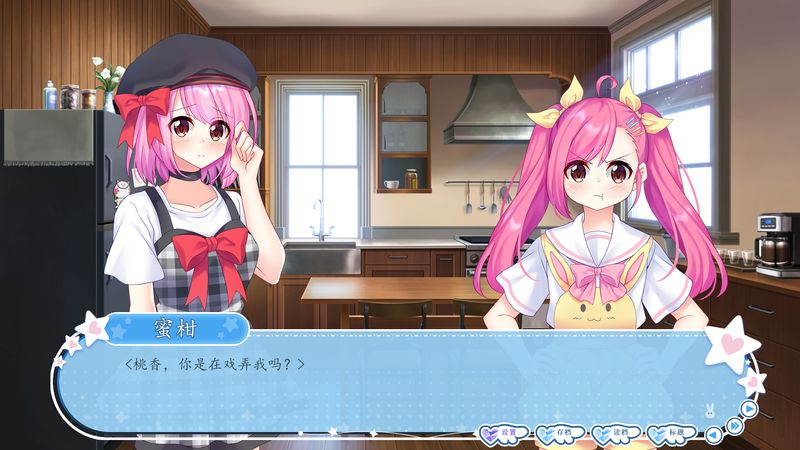The image size is (800, 450).
Task: Activate the double-arrow skip button
Action: tap(734, 426)
